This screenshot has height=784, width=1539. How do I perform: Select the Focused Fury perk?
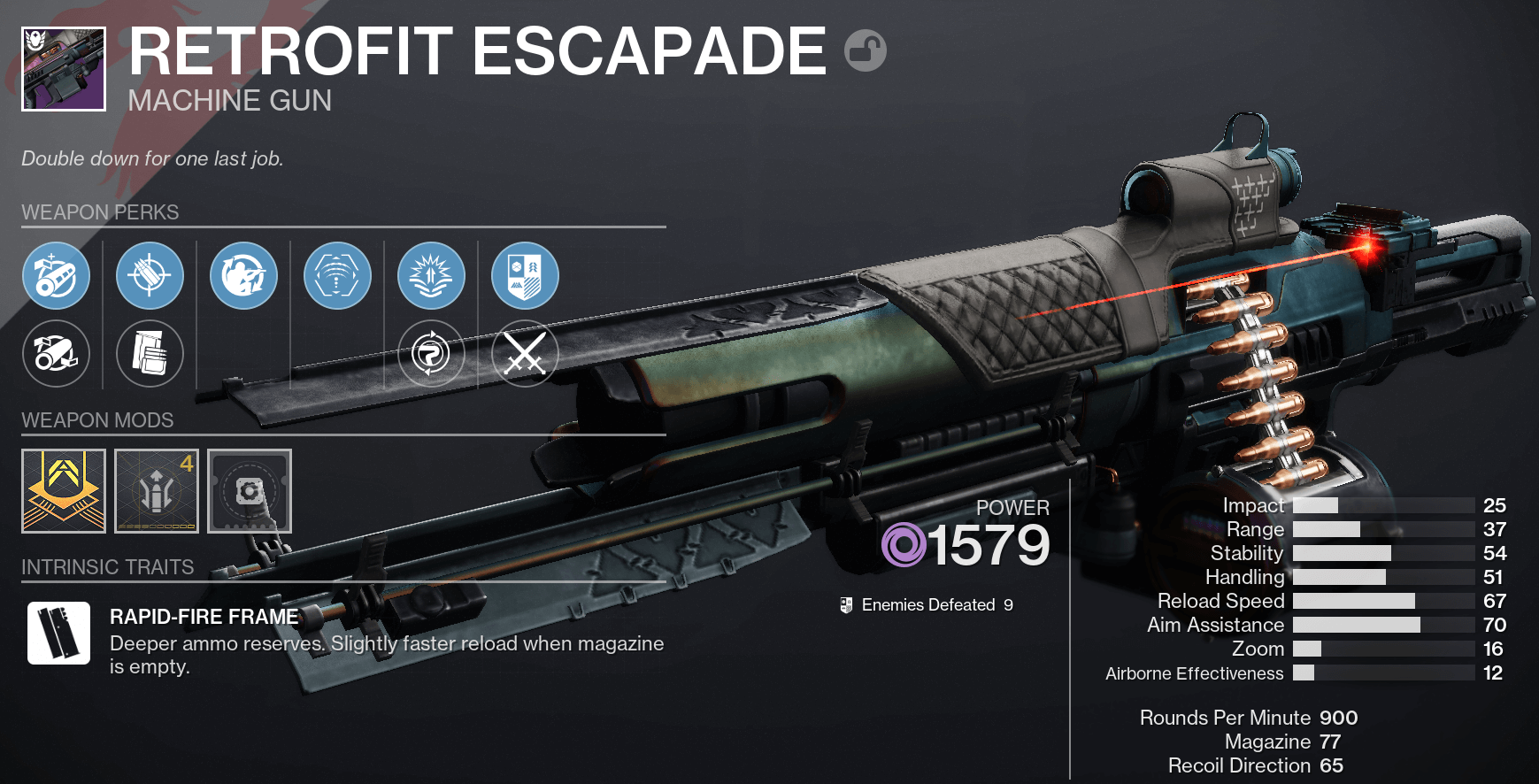(x=431, y=275)
